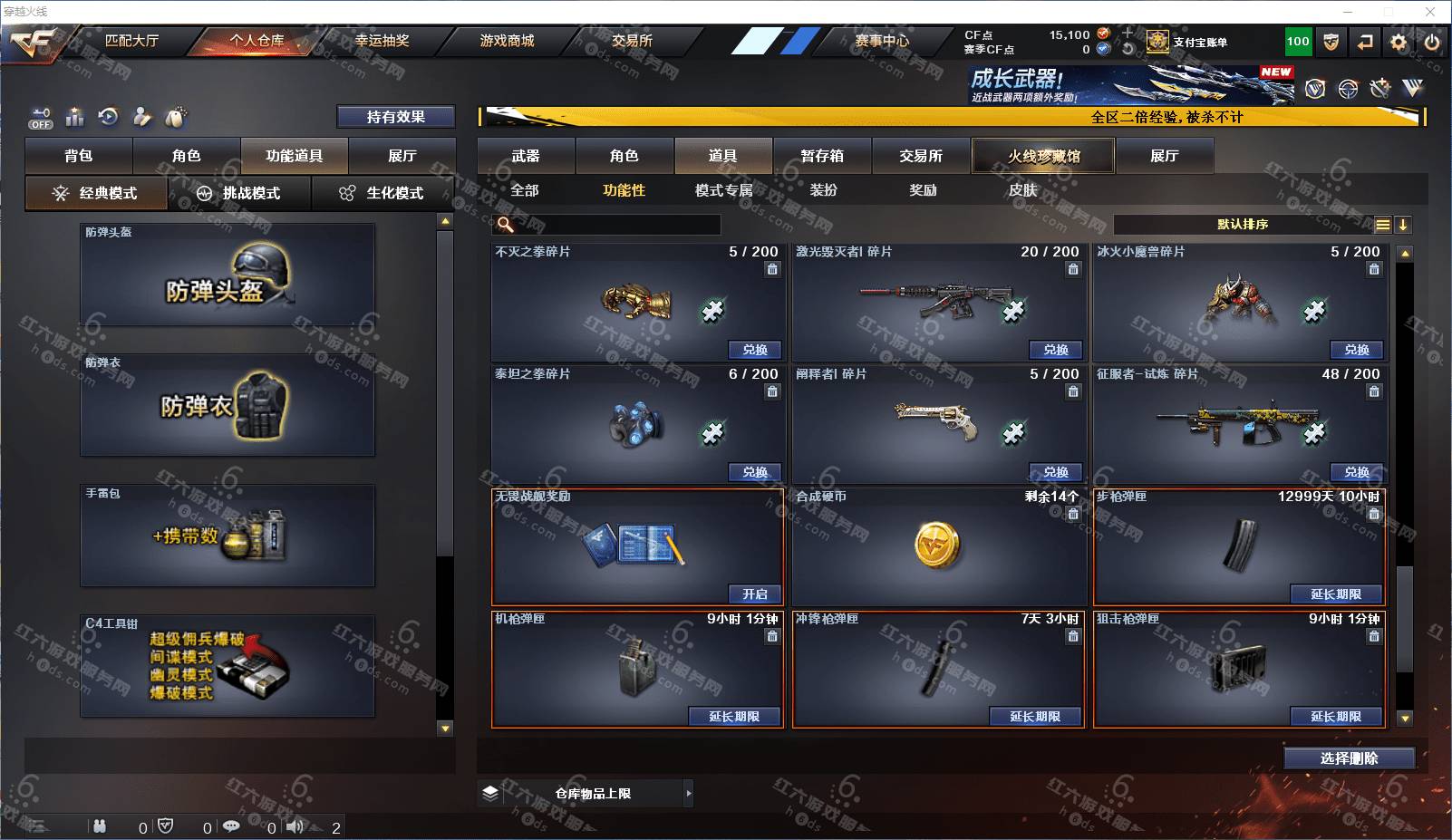
Task: Open the 游戏商城 game shop
Action: (x=507, y=41)
